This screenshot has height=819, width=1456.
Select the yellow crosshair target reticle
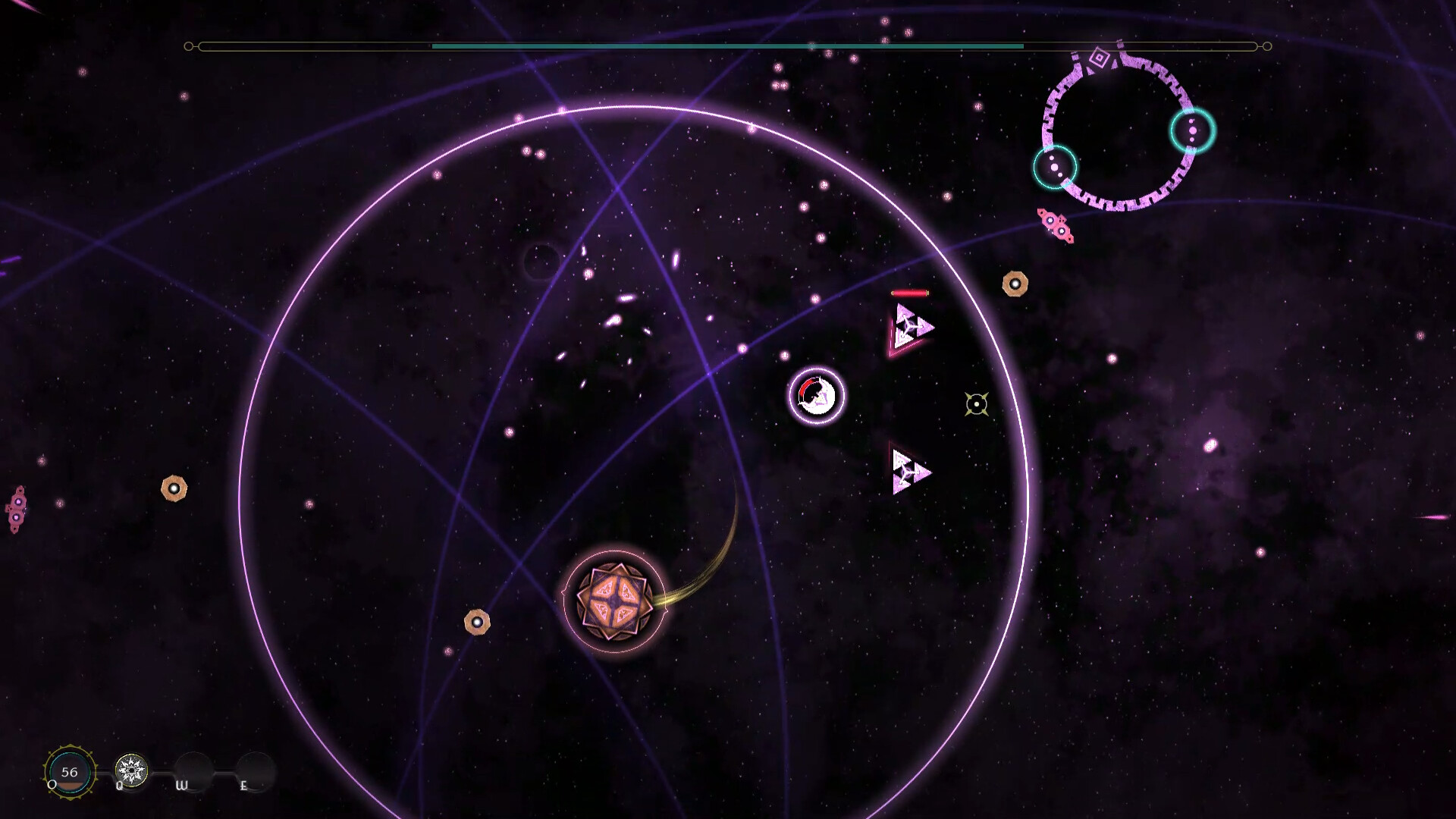pos(977,405)
